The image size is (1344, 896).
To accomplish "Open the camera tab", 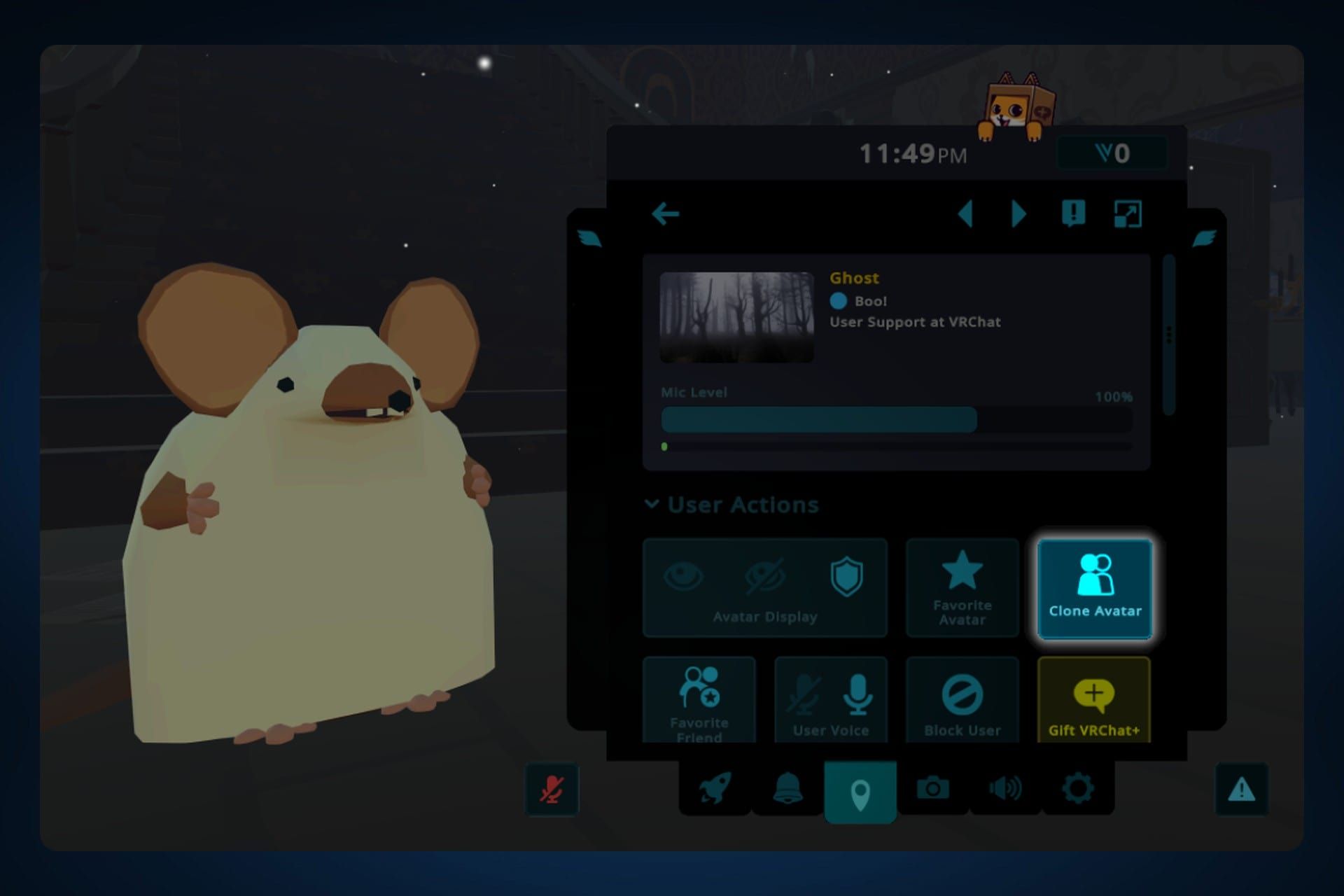I will click(932, 789).
